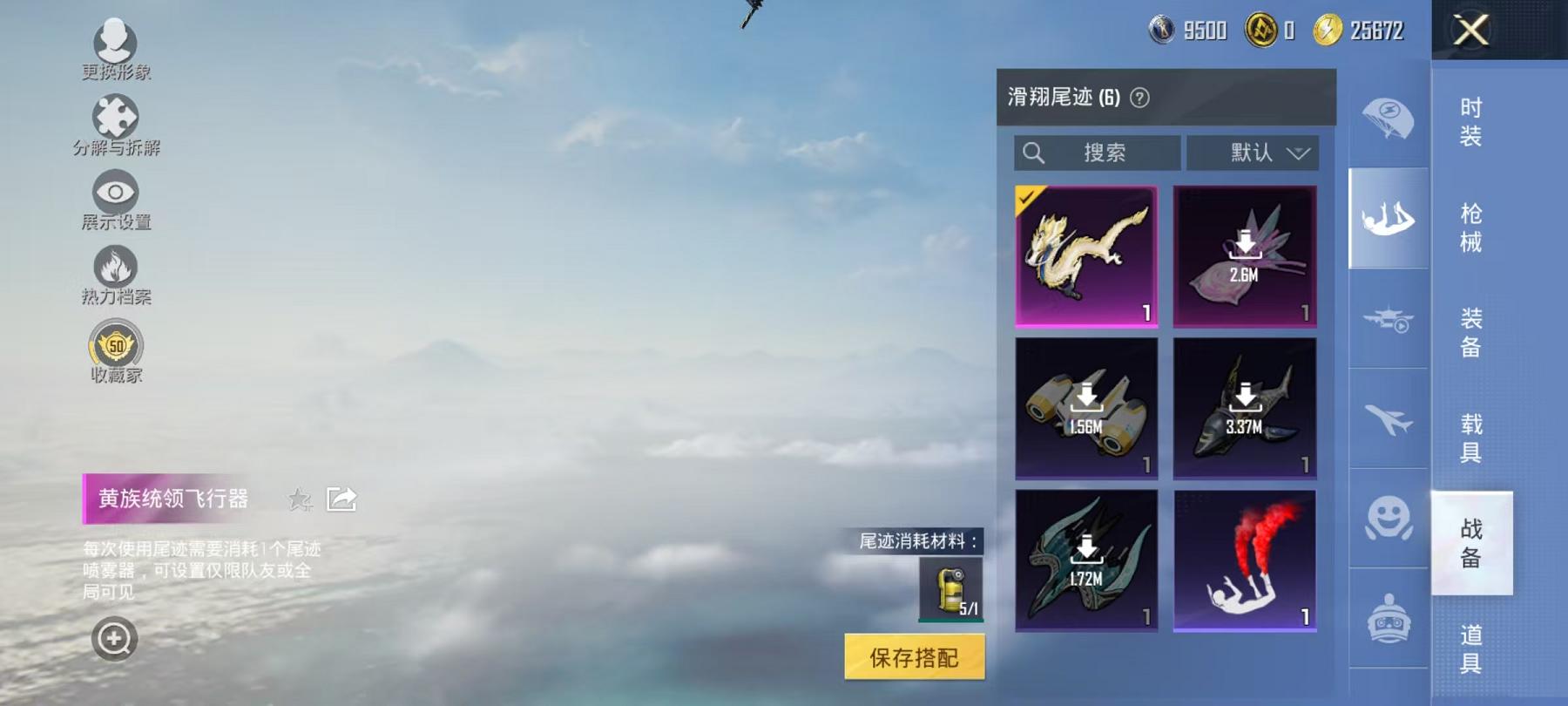Expand the 默认 sorting dropdown

(1253, 153)
